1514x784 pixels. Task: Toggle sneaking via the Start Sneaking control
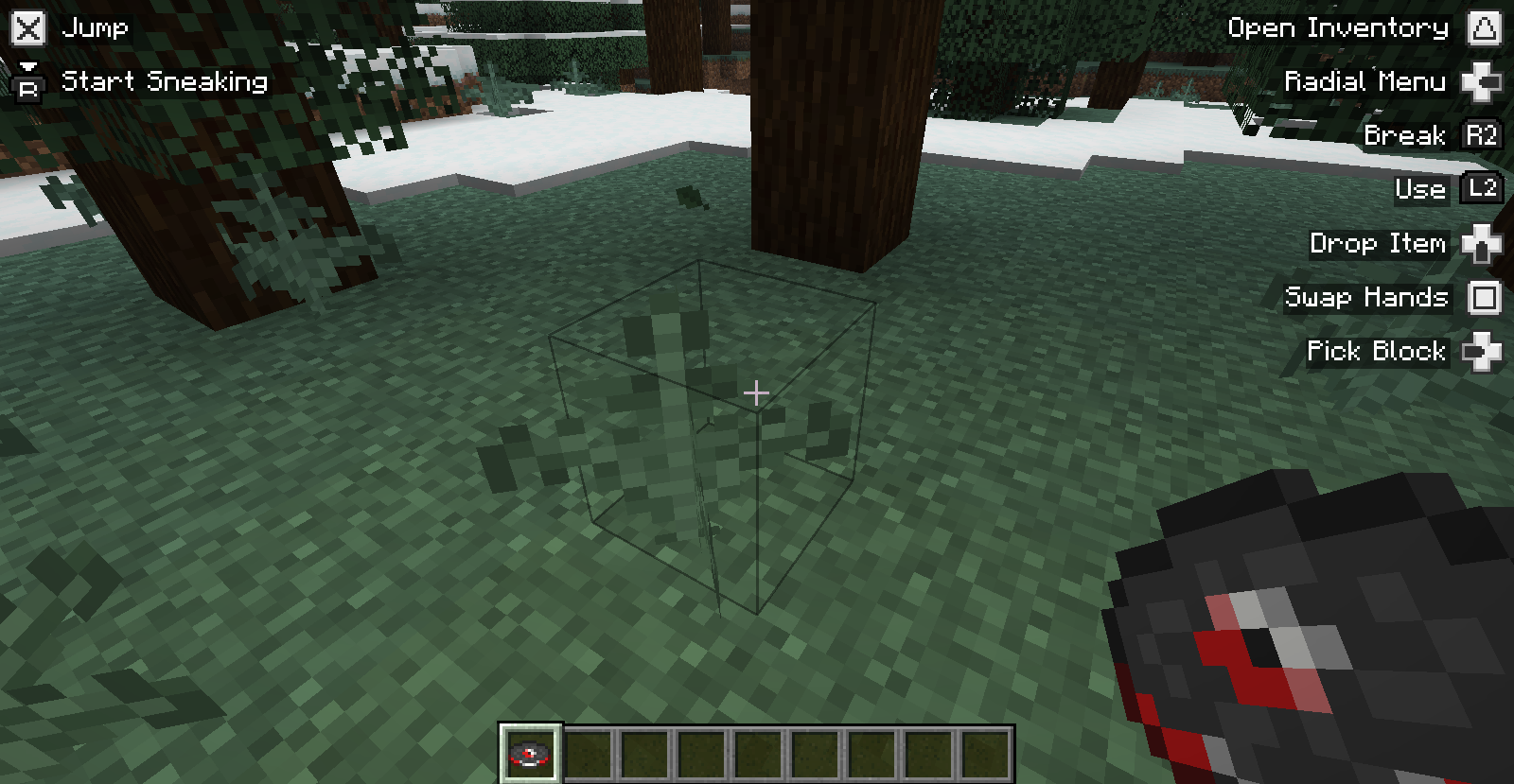point(163,82)
